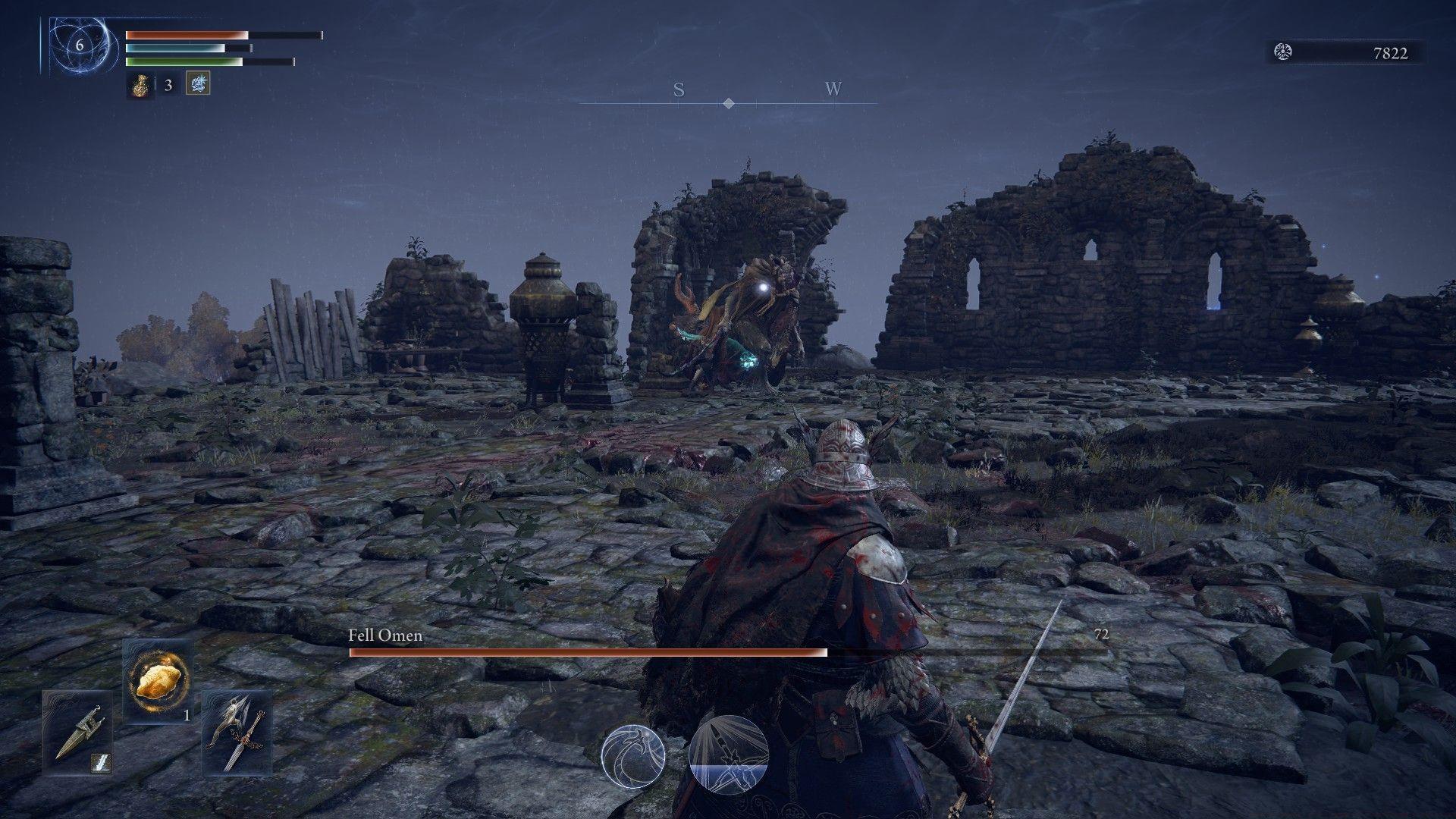1456x819 pixels.
Task: Click the green stamina bar in the HUD
Action: pyautogui.click(x=184, y=61)
